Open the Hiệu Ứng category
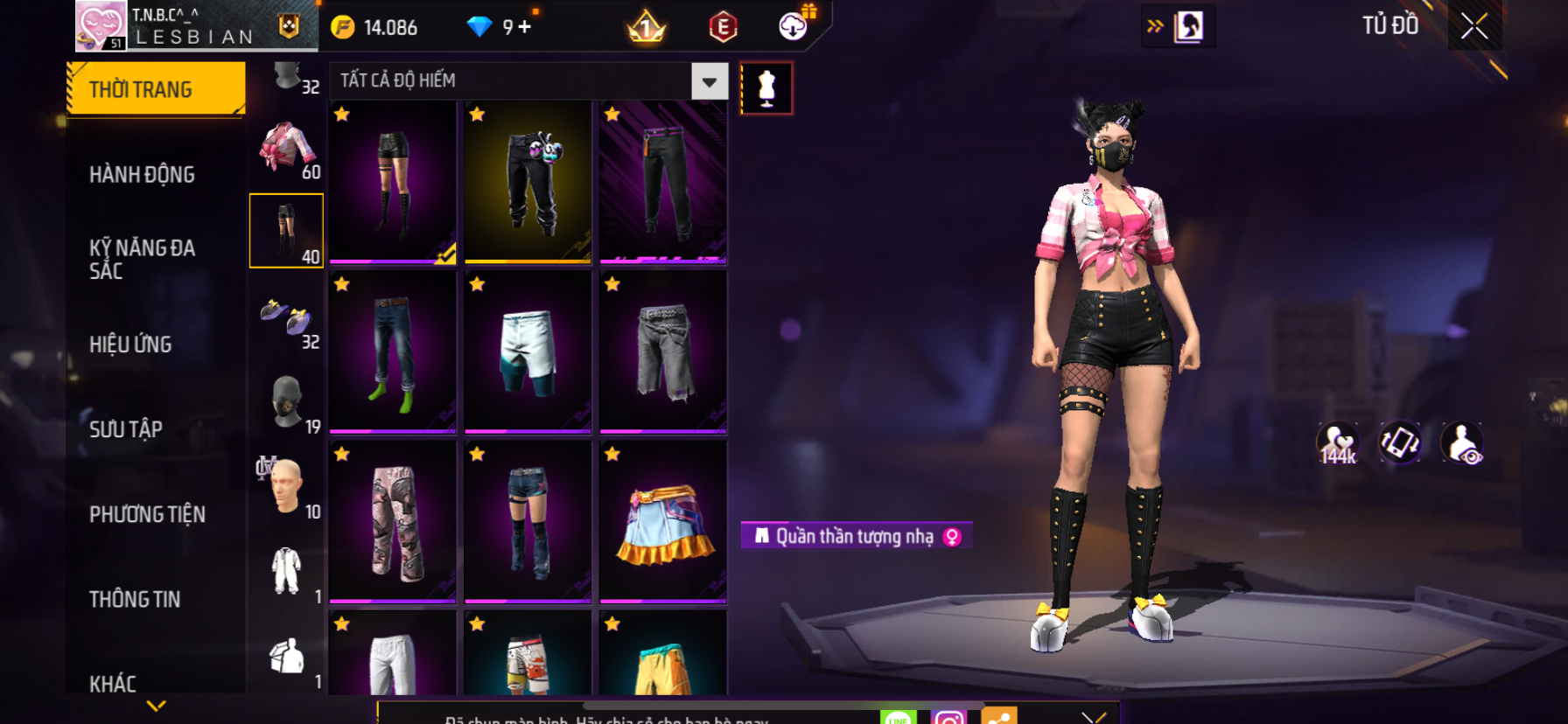1568x724 pixels. point(130,345)
